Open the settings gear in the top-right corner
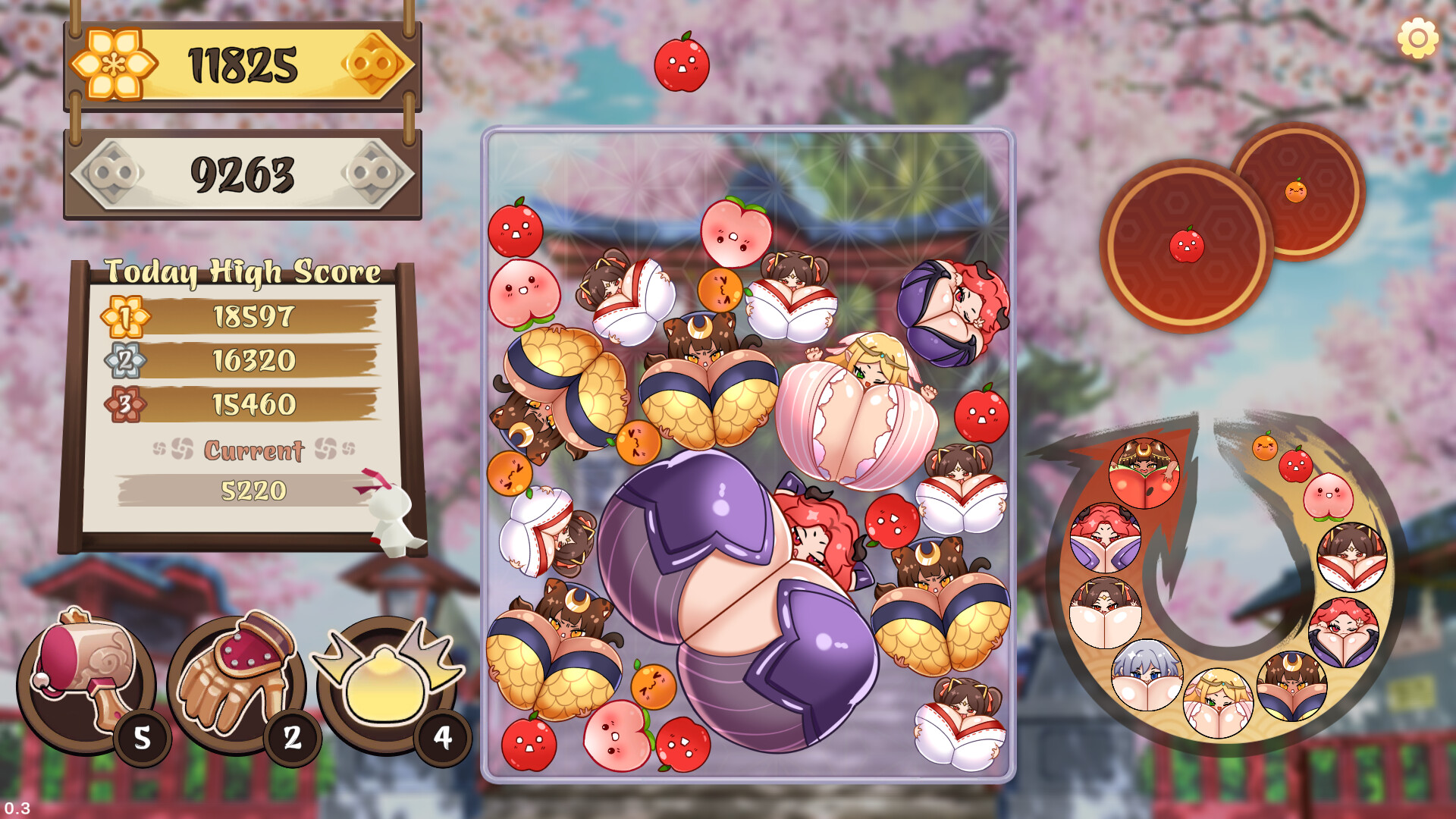Image resolution: width=1456 pixels, height=819 pixels. point(1417,37)
